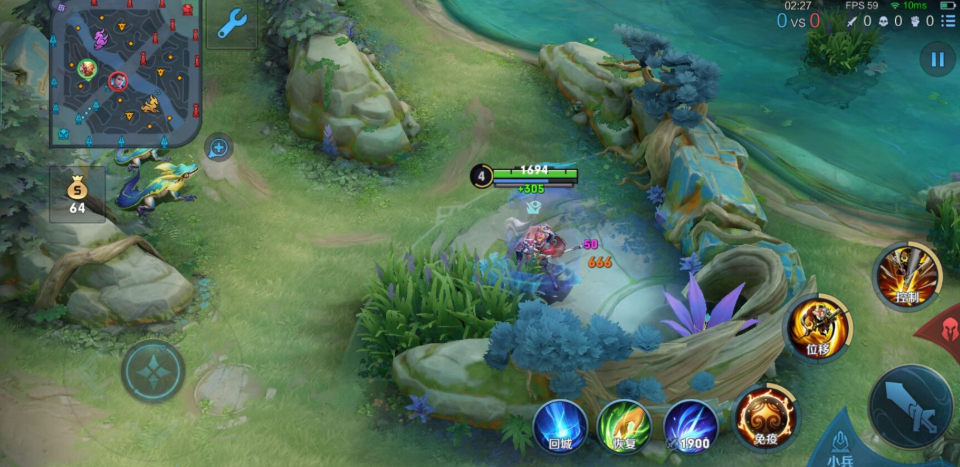This screenshot has height=467, width=960.
Task: Open settings with the wrench icon
Action: (231, 23)
